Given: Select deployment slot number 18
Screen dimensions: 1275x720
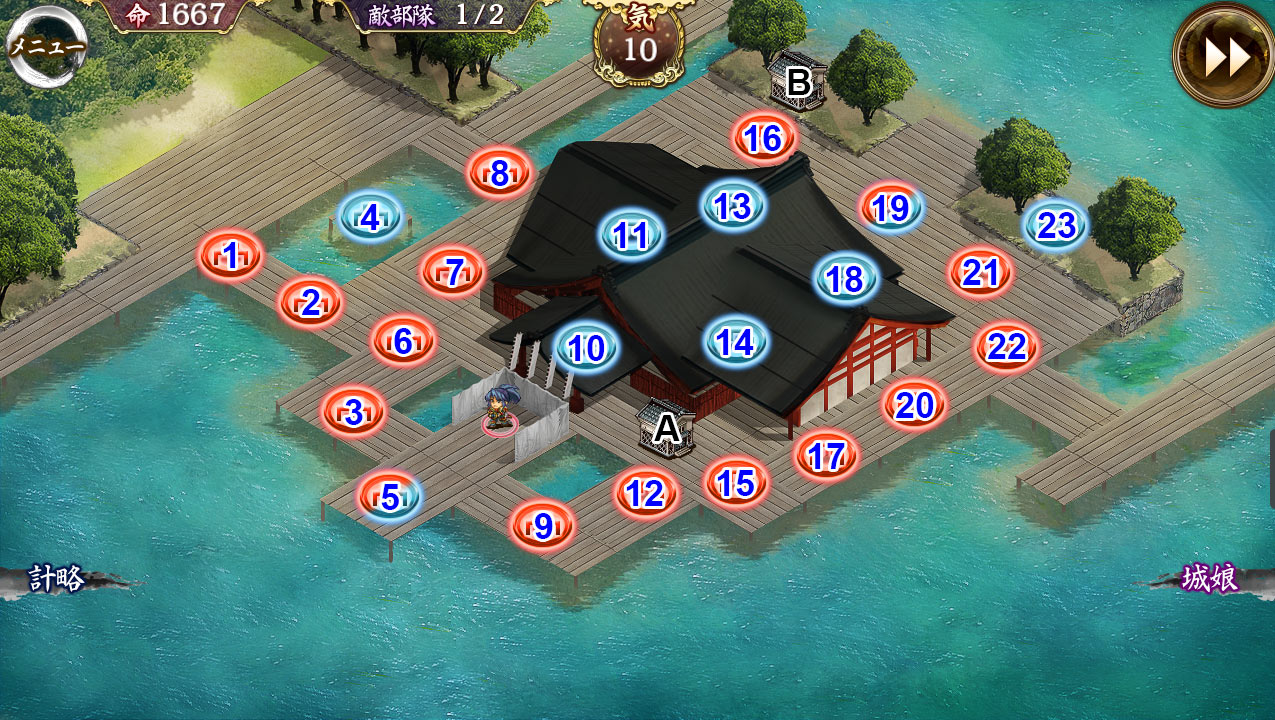Looking at the screenshot, I should tap(845, 279).
